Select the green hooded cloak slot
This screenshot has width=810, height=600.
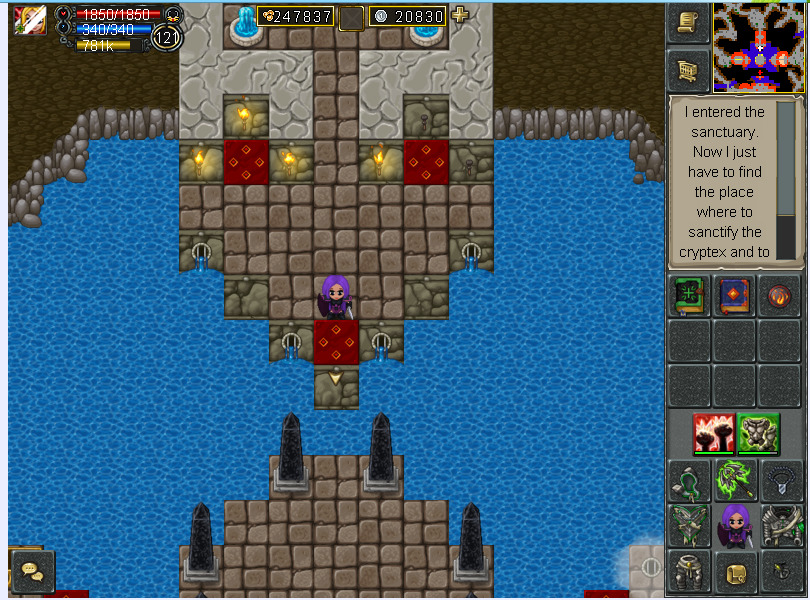pos(690,481)
